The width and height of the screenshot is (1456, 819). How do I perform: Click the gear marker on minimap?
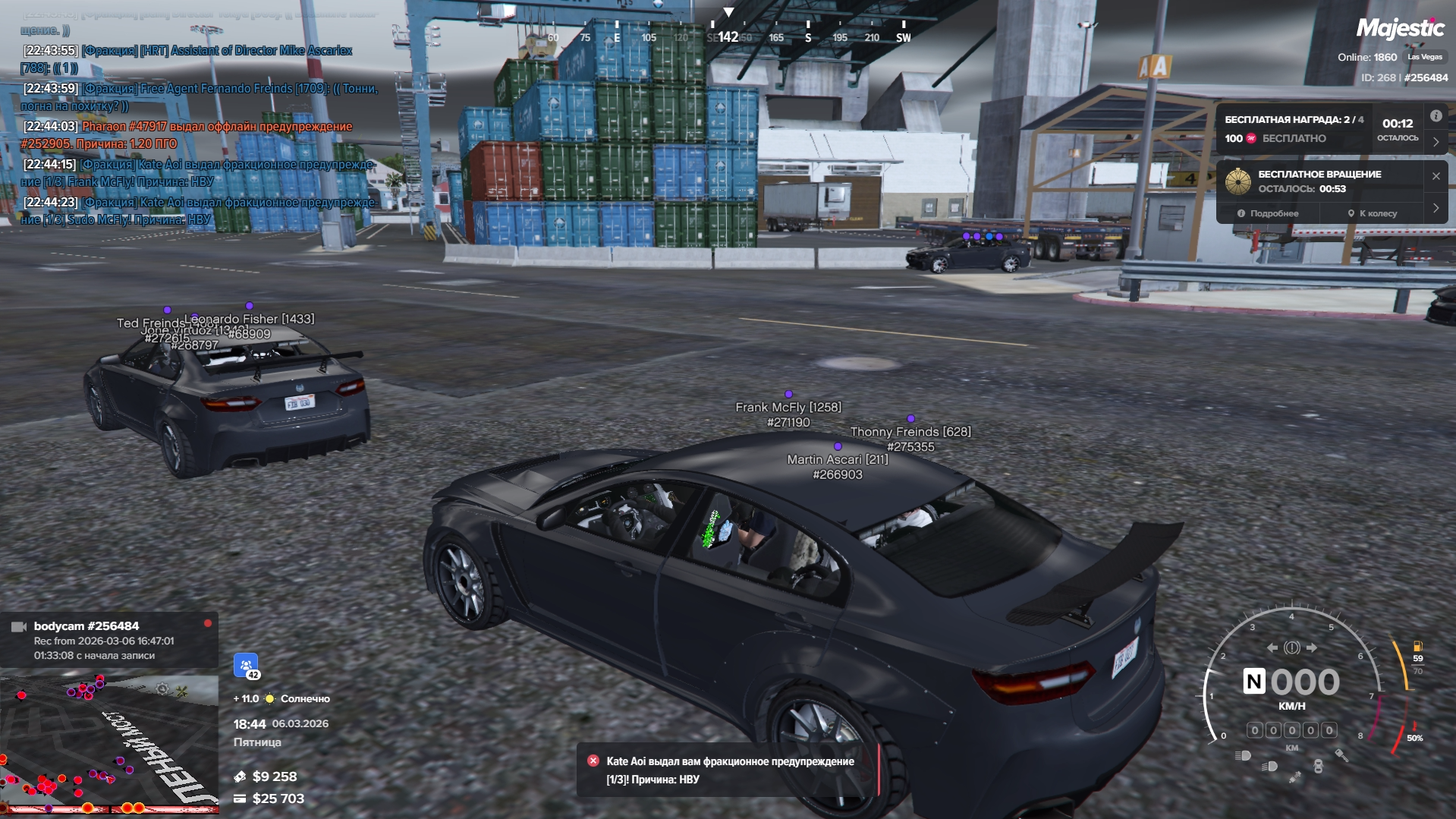coord(162,689)
